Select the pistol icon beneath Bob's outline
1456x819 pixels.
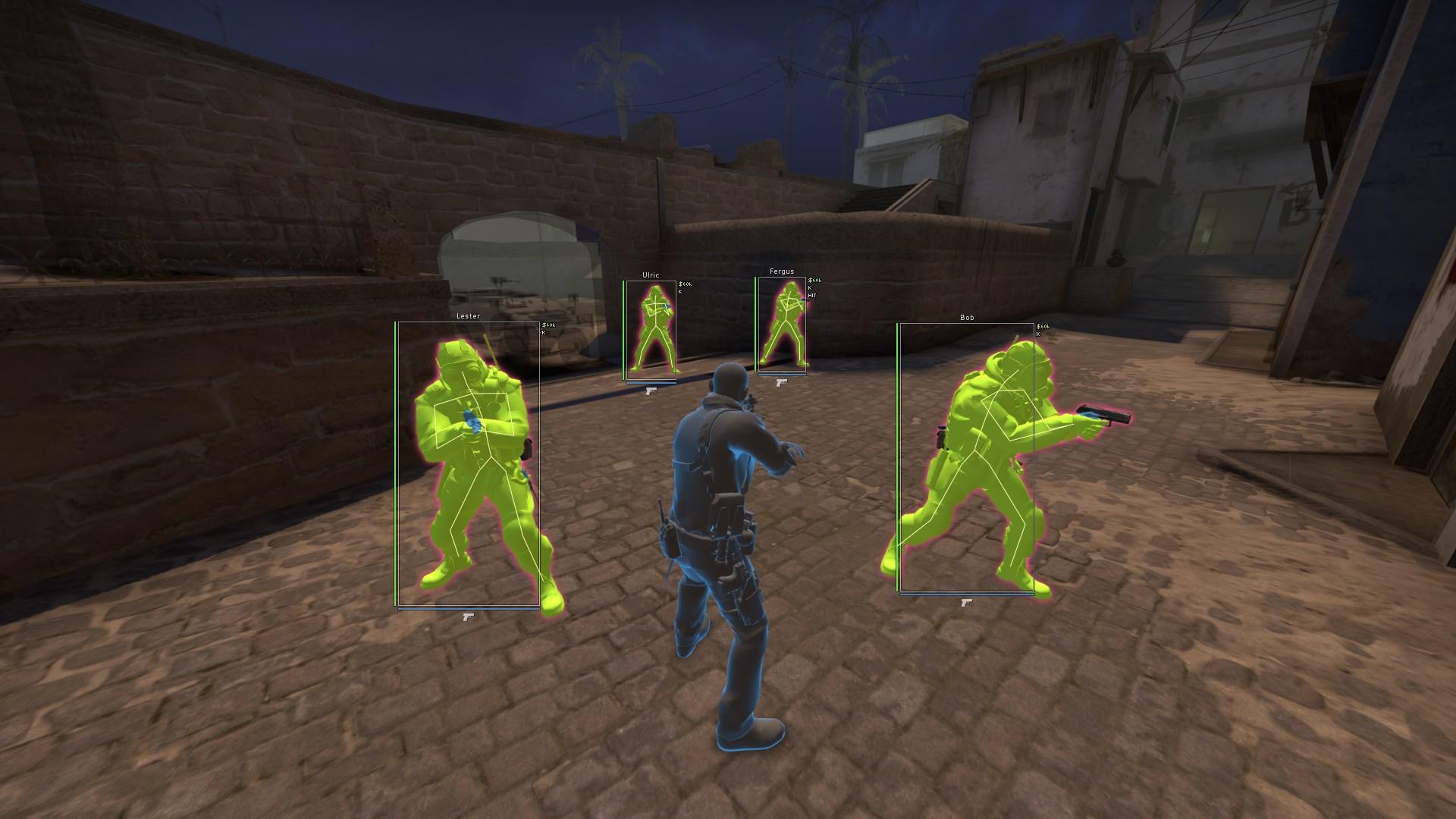(x=965, y=601)
